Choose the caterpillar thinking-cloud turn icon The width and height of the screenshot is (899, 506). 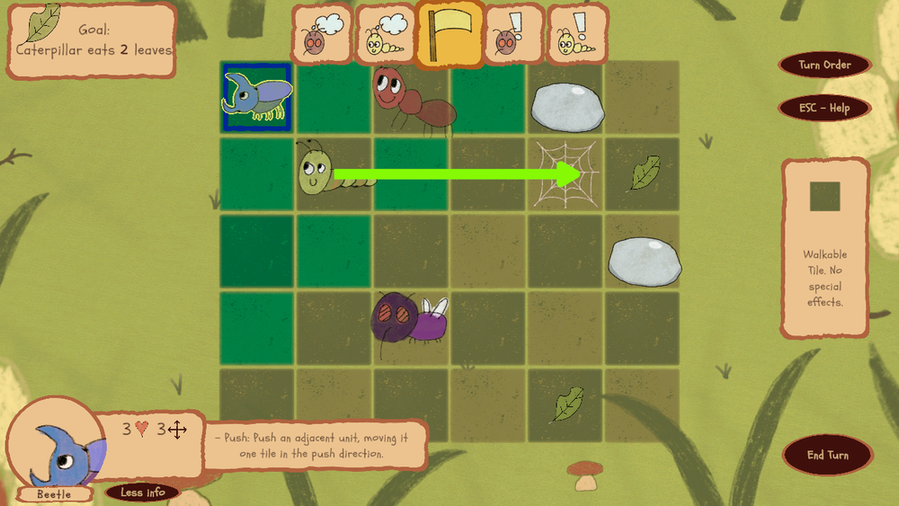coord(385,34)
